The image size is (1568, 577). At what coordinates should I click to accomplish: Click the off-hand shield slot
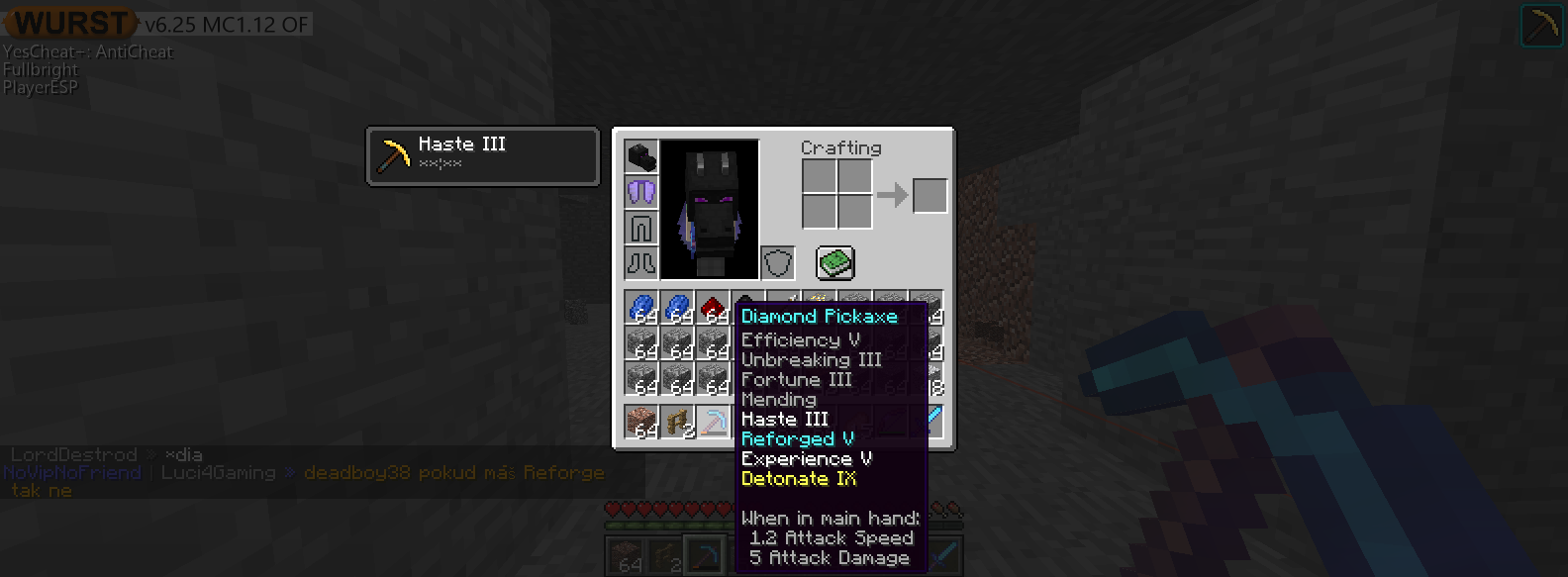[x=778, y=263]
